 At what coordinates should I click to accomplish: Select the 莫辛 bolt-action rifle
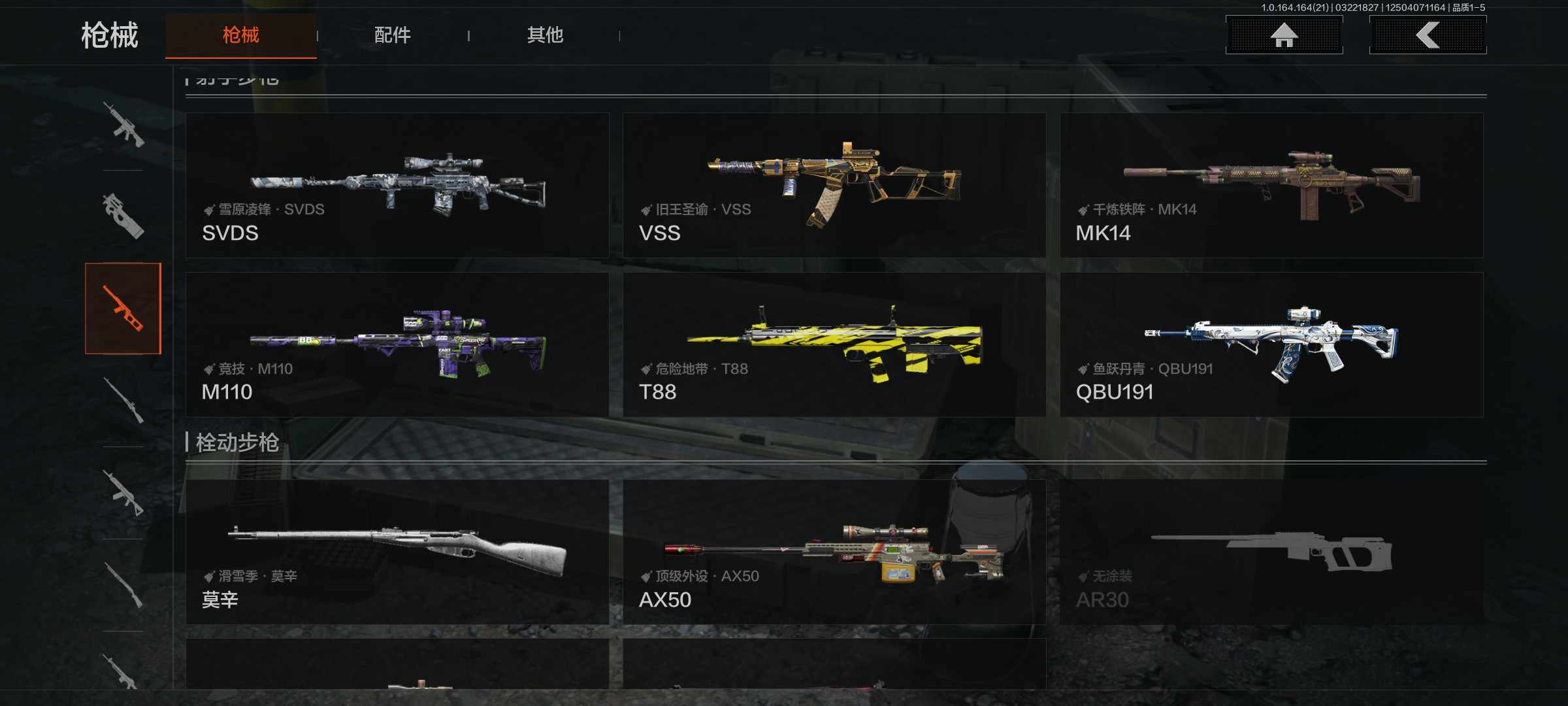tap(397, 552)
